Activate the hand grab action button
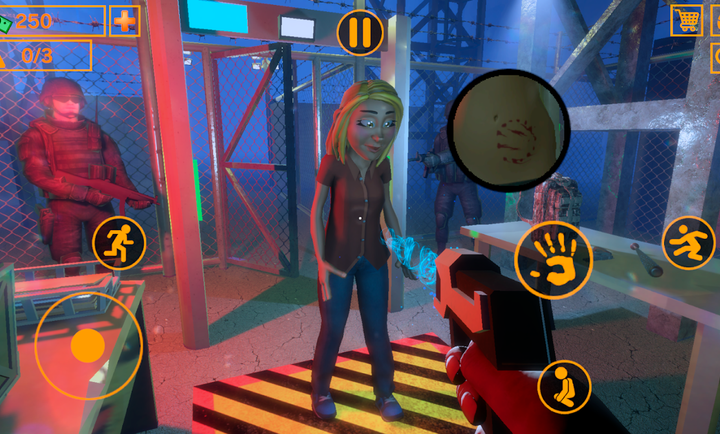This screenshot has height=434, width=720. [x=553, y=259]
